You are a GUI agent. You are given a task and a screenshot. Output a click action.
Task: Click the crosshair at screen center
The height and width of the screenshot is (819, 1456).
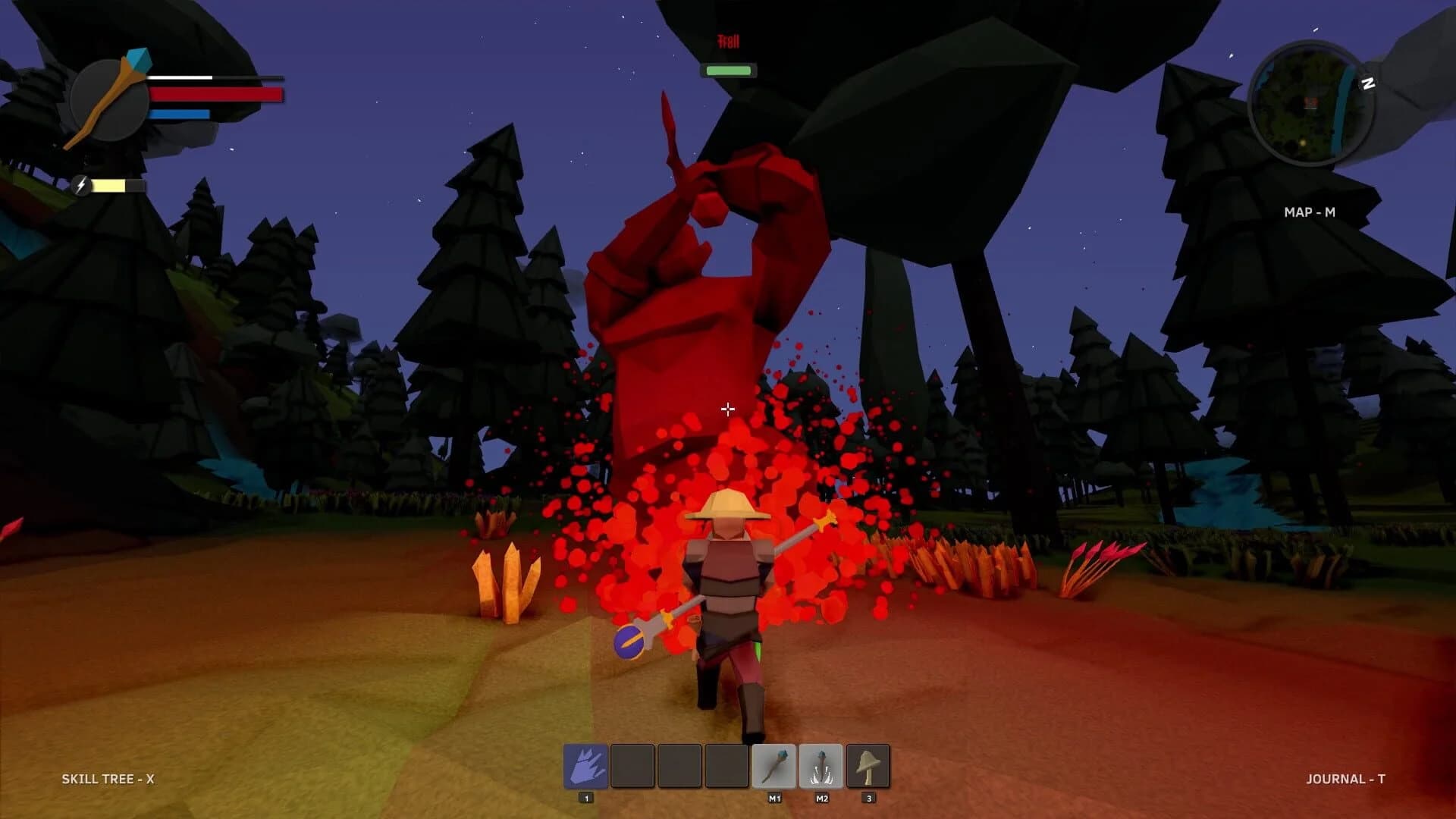pos(728,409)
